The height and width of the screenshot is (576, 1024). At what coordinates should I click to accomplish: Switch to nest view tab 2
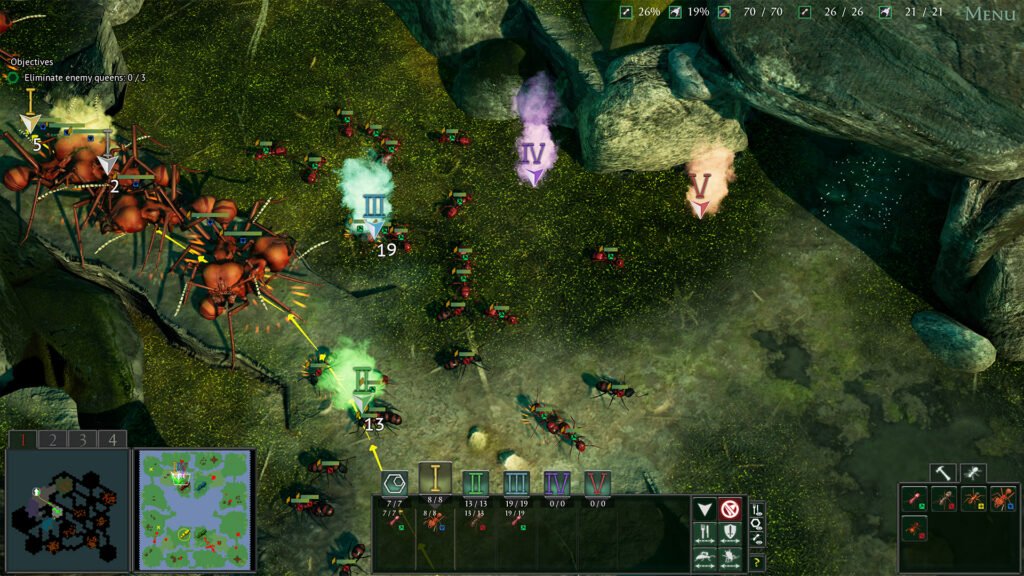53,439
